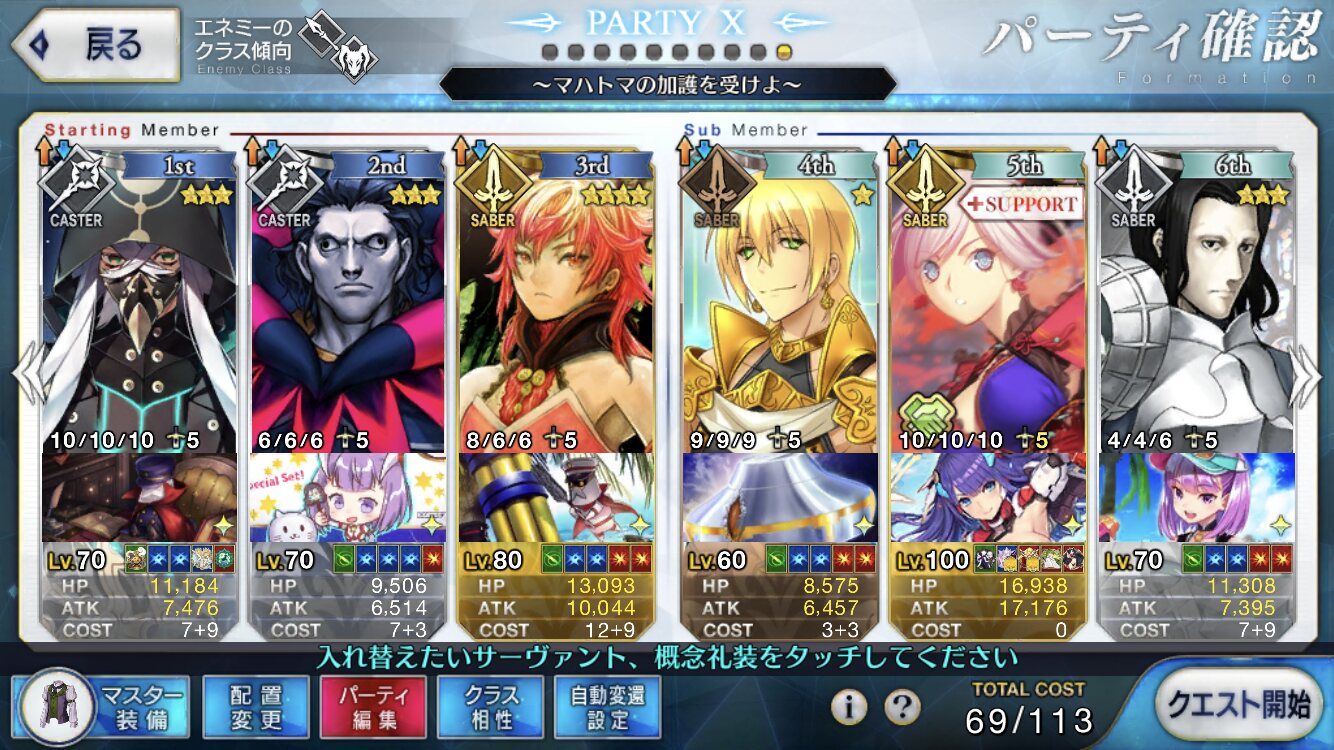The width and height of the screenshot is (1334, 750).
Task: Open 配置変更 to rearrange positions
Action: pyautogui.click(x=255, y=707)
